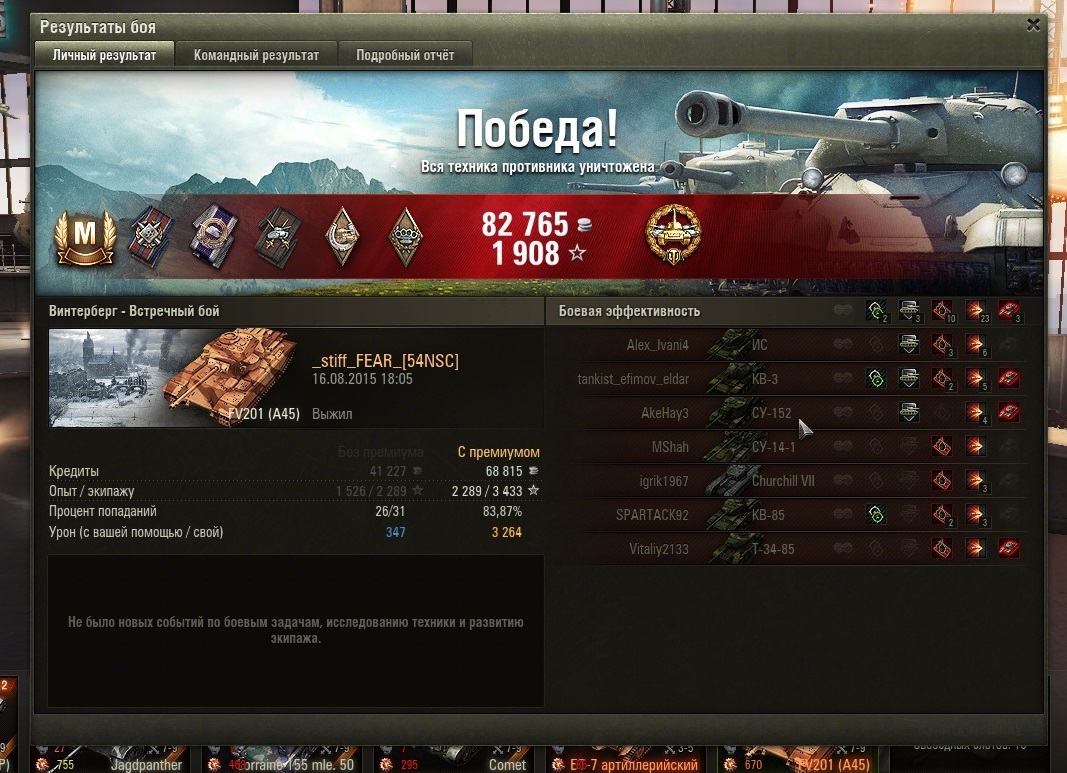The width and height of the screenshot is (1067, 773).
Task: Click the Mastery badge M medal
Action: tap(85, 237)
